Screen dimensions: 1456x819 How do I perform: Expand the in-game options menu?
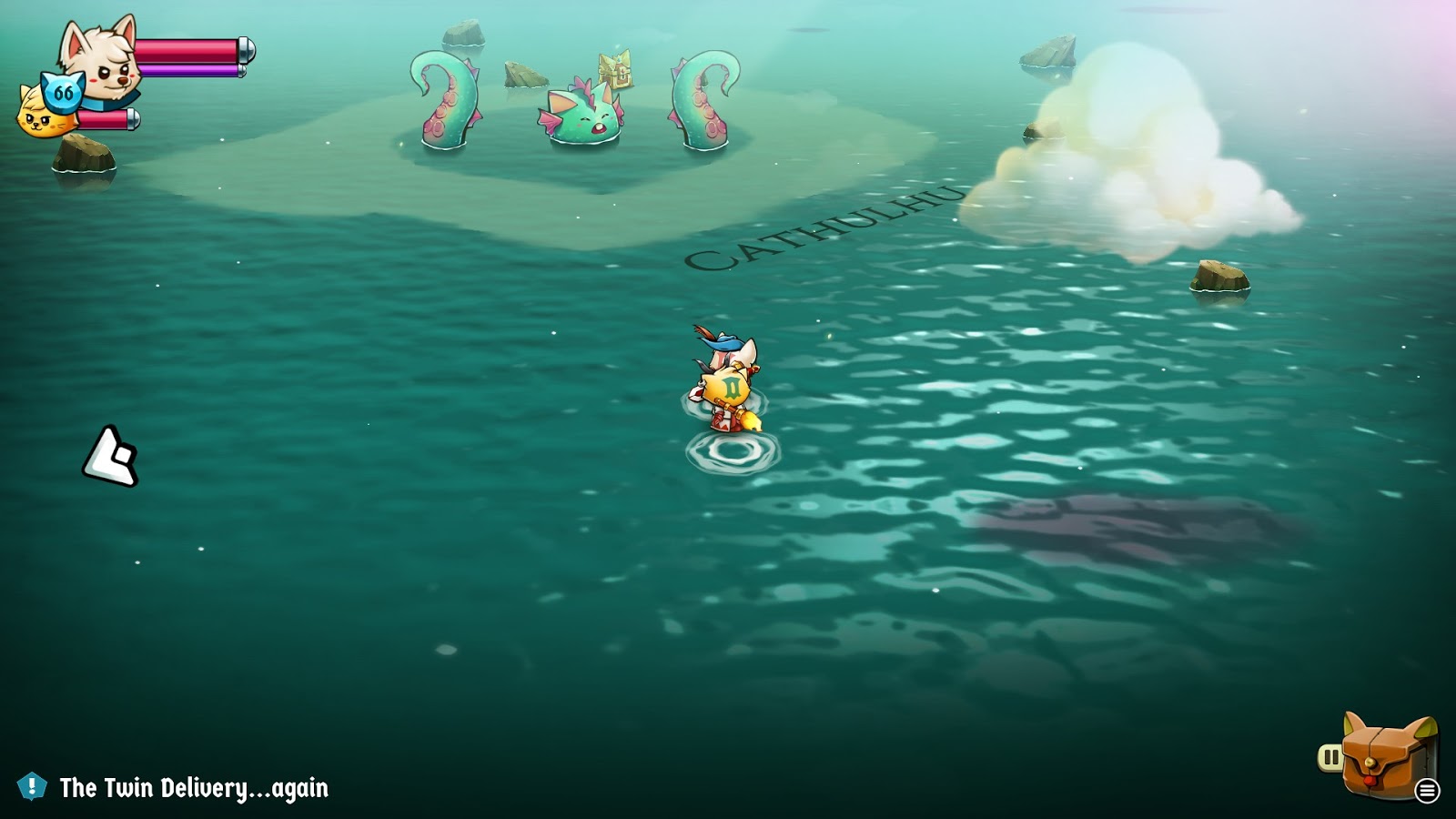coord(1428,791)
